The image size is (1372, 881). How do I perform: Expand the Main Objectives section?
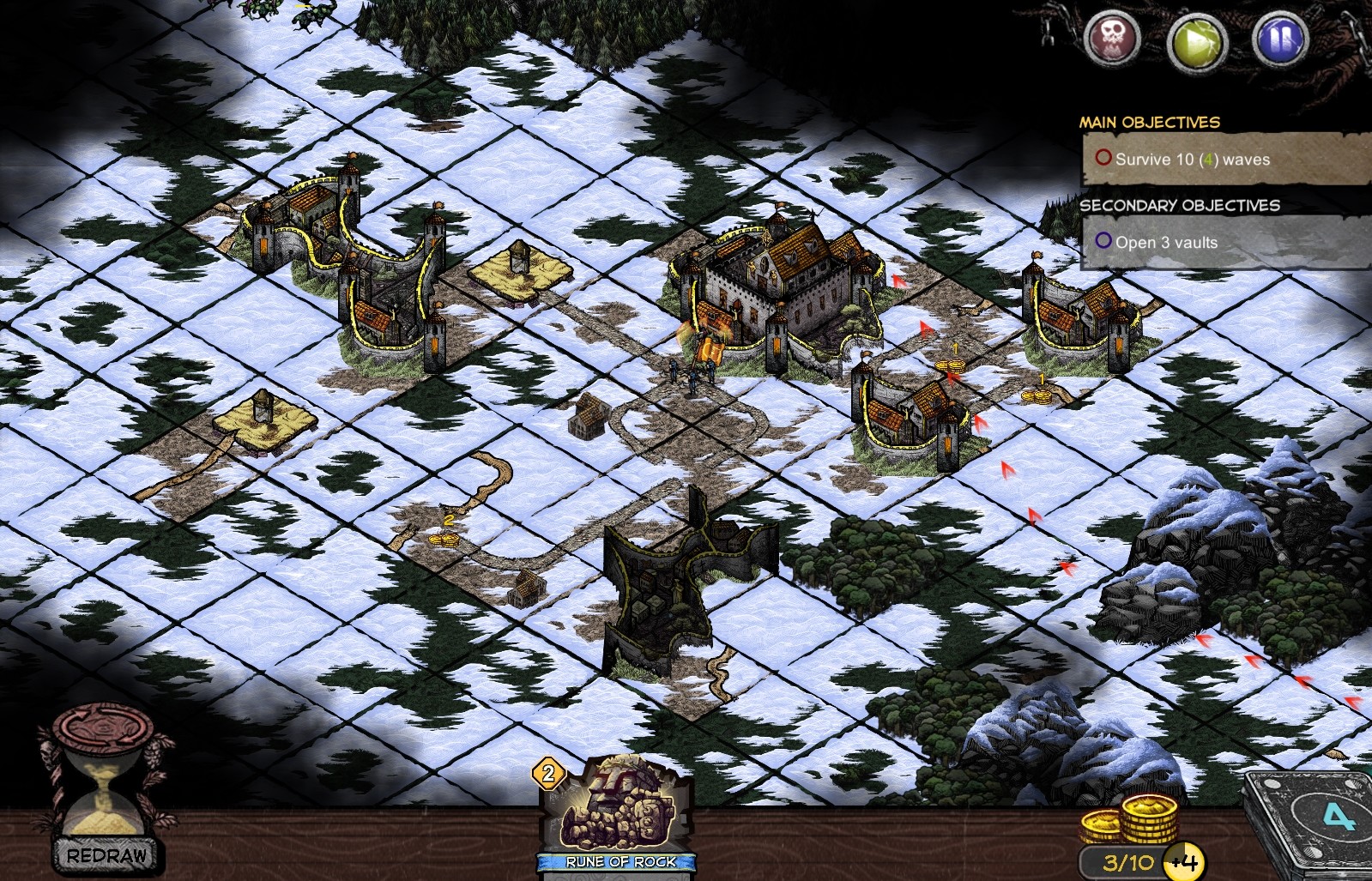(x=1150, y=121)
